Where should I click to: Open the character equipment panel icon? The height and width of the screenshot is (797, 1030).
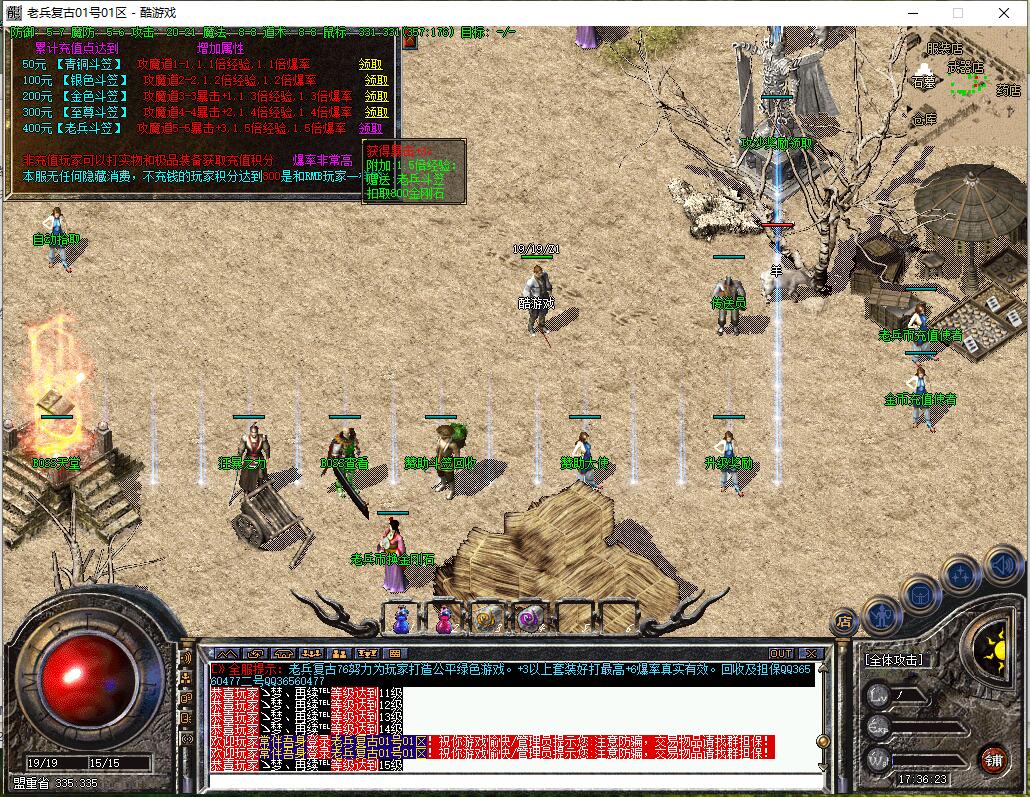point(882,615)
